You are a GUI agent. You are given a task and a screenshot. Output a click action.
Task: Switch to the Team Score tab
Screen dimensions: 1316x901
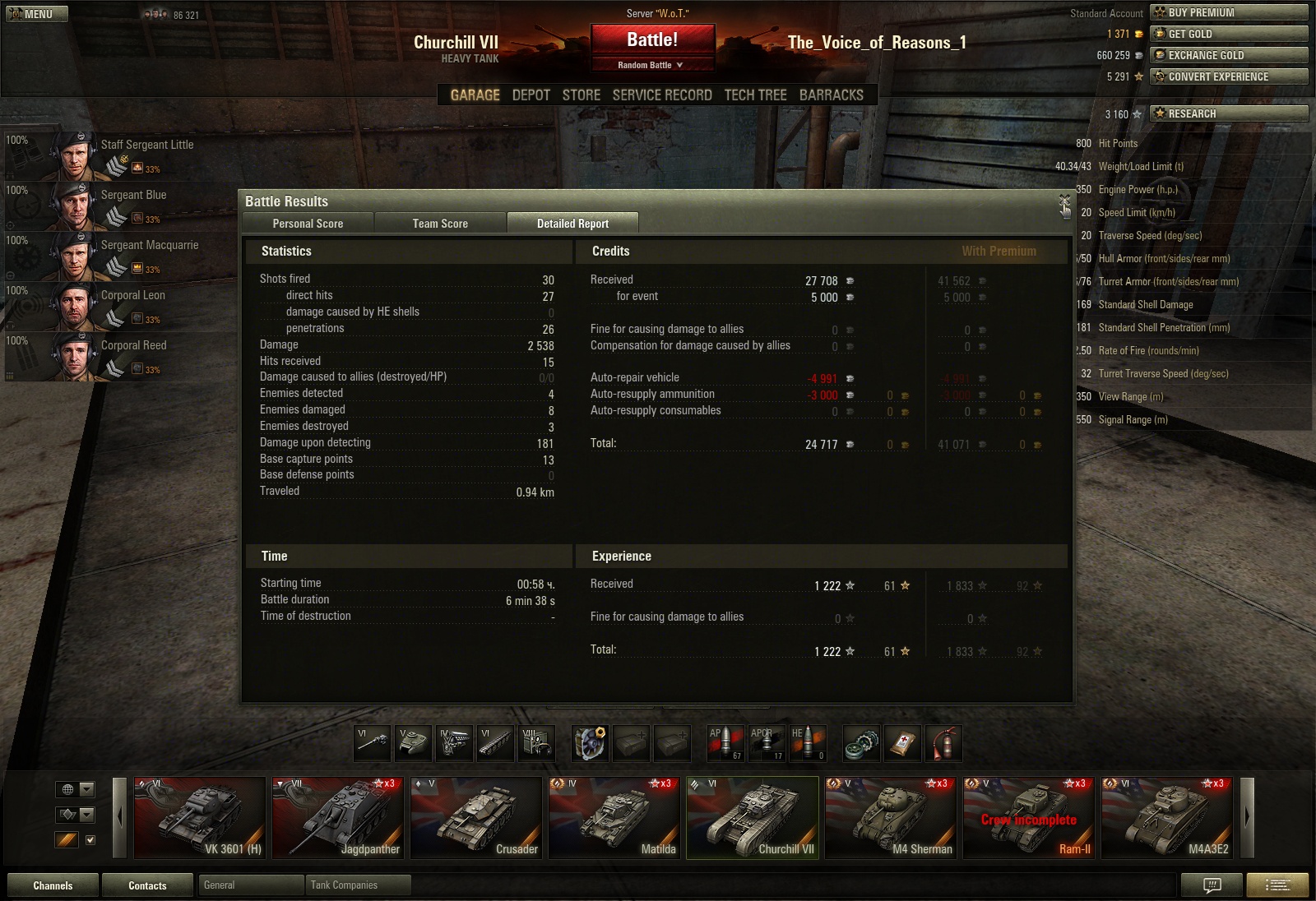[440, 224]
